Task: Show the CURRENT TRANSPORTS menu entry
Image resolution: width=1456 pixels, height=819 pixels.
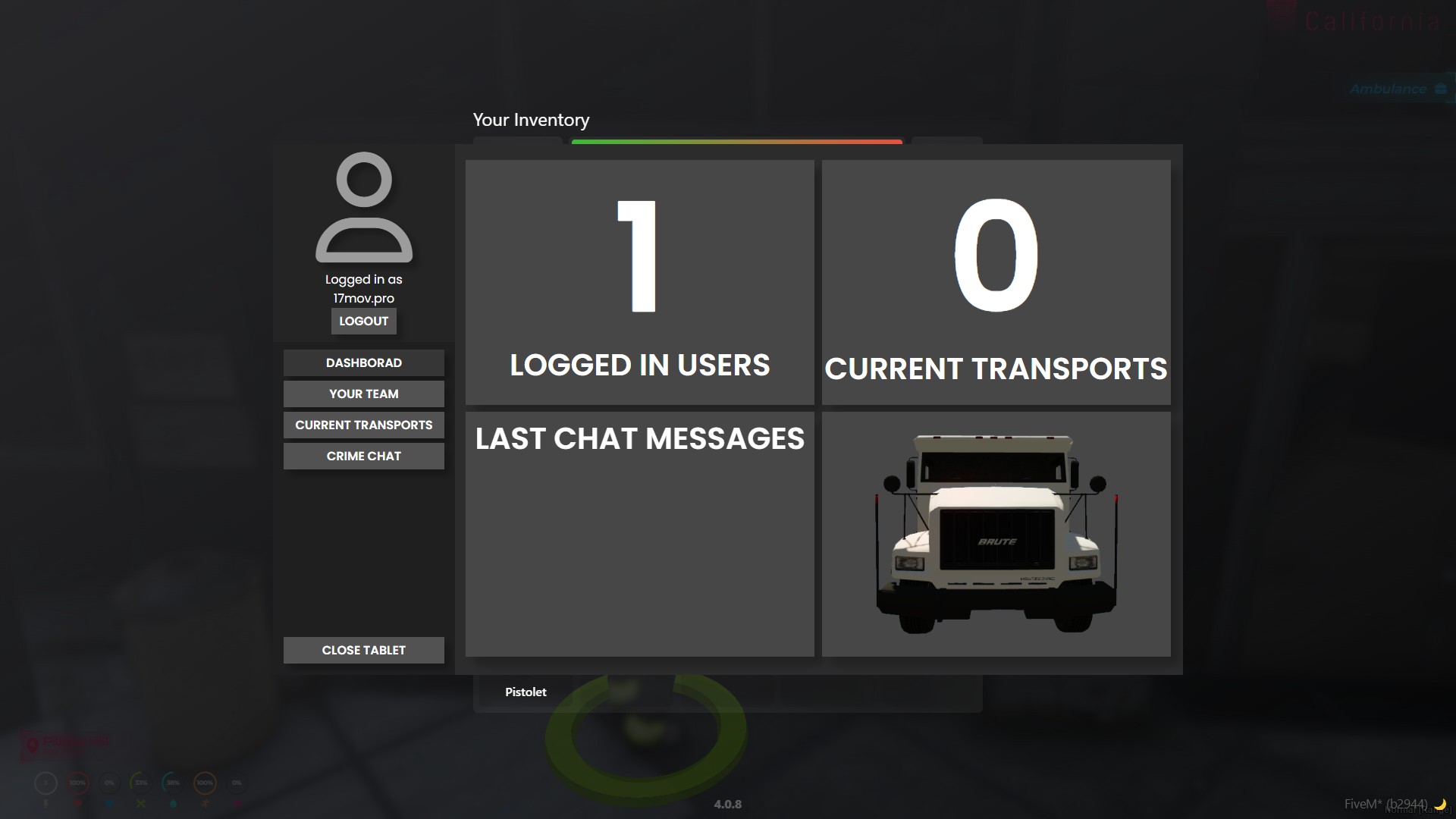Action: coord(363,425)
